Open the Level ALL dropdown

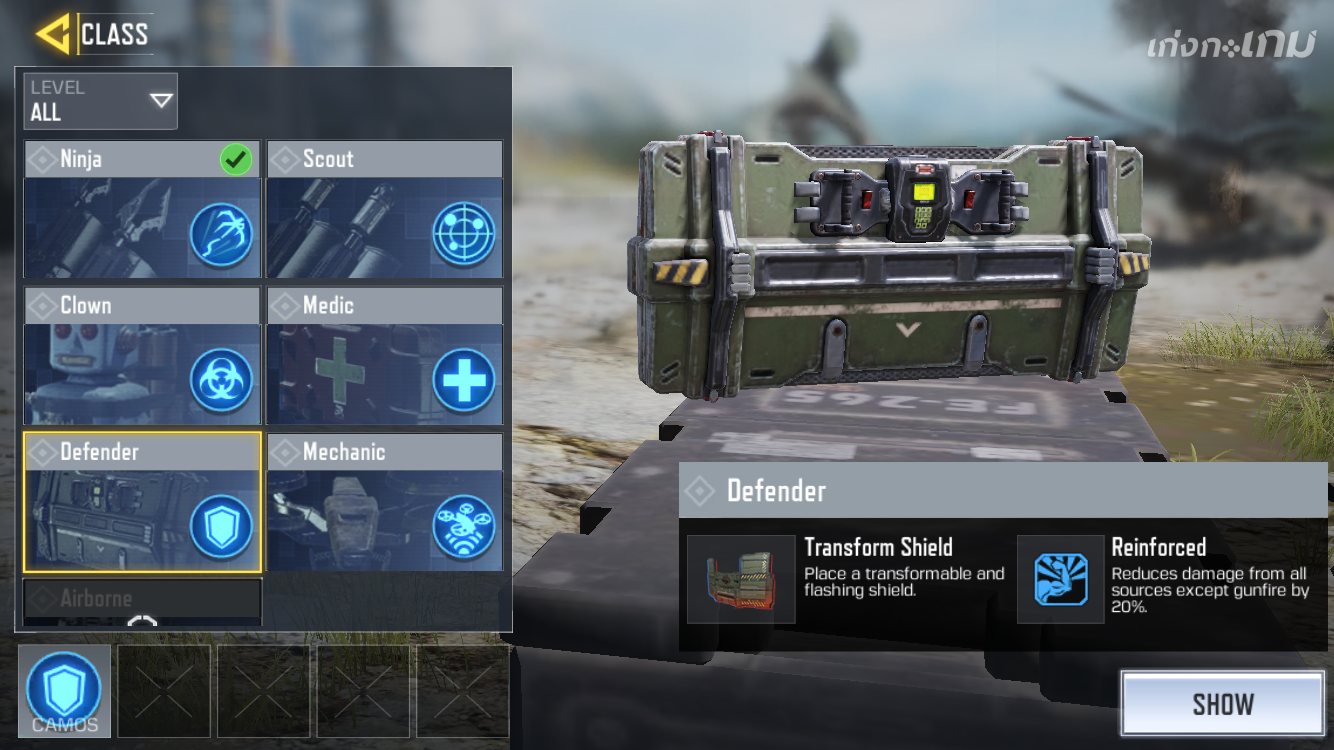101,101
